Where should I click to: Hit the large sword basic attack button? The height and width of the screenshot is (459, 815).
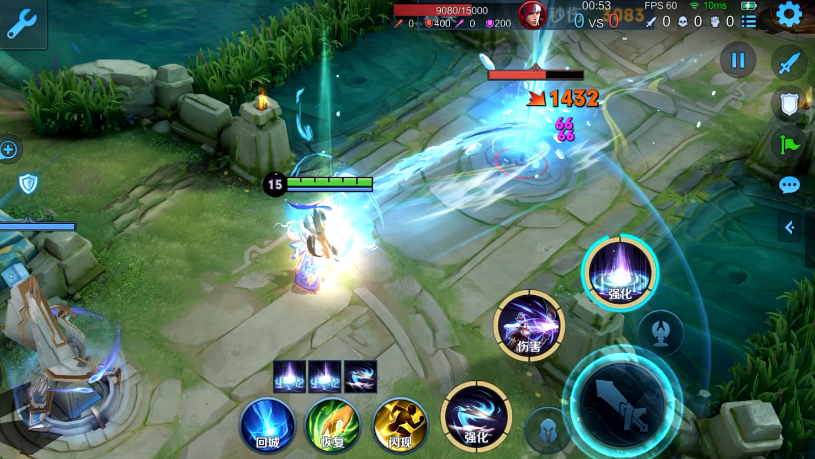pos(621,402)
